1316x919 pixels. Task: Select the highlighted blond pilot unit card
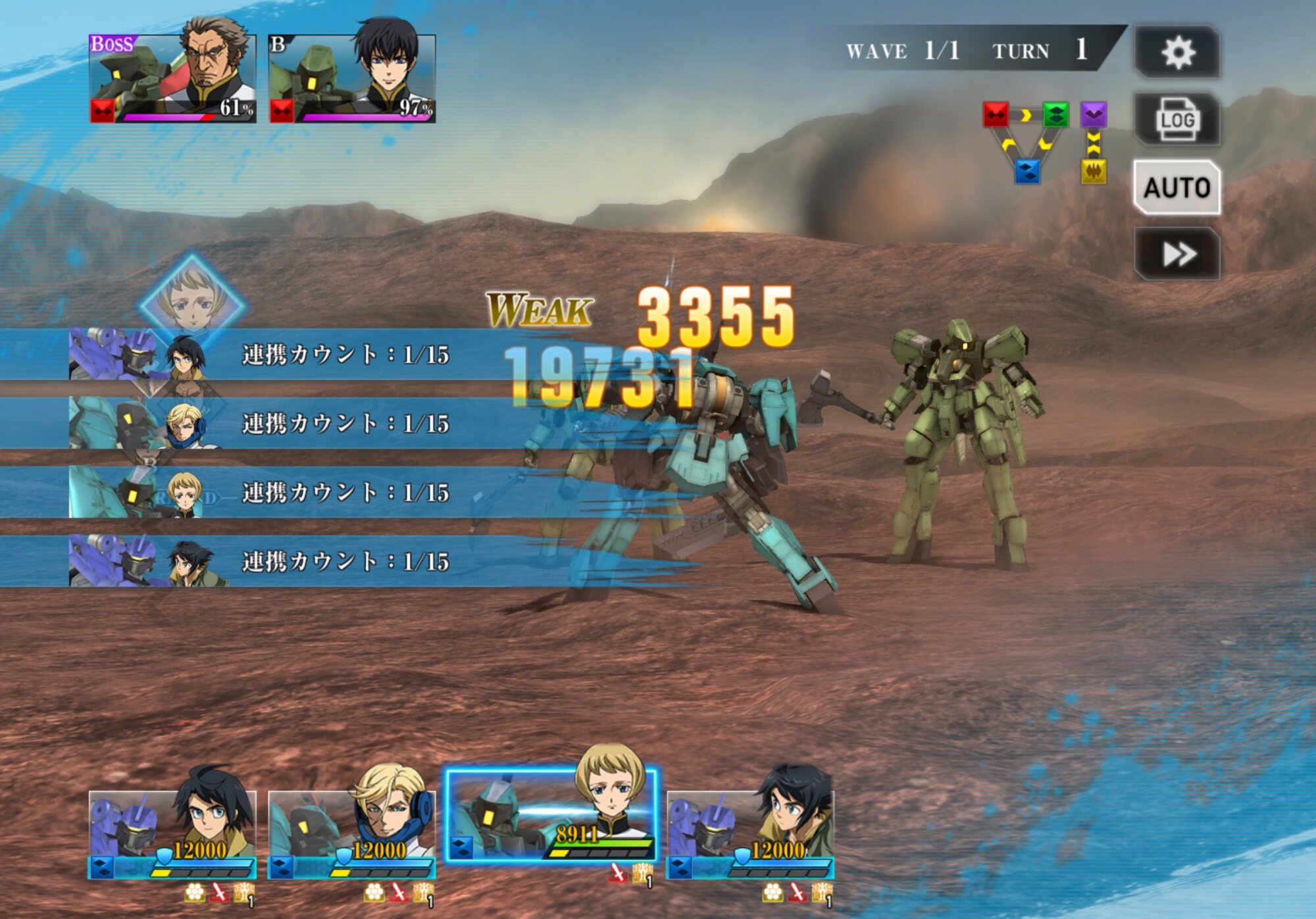point(551,816)
